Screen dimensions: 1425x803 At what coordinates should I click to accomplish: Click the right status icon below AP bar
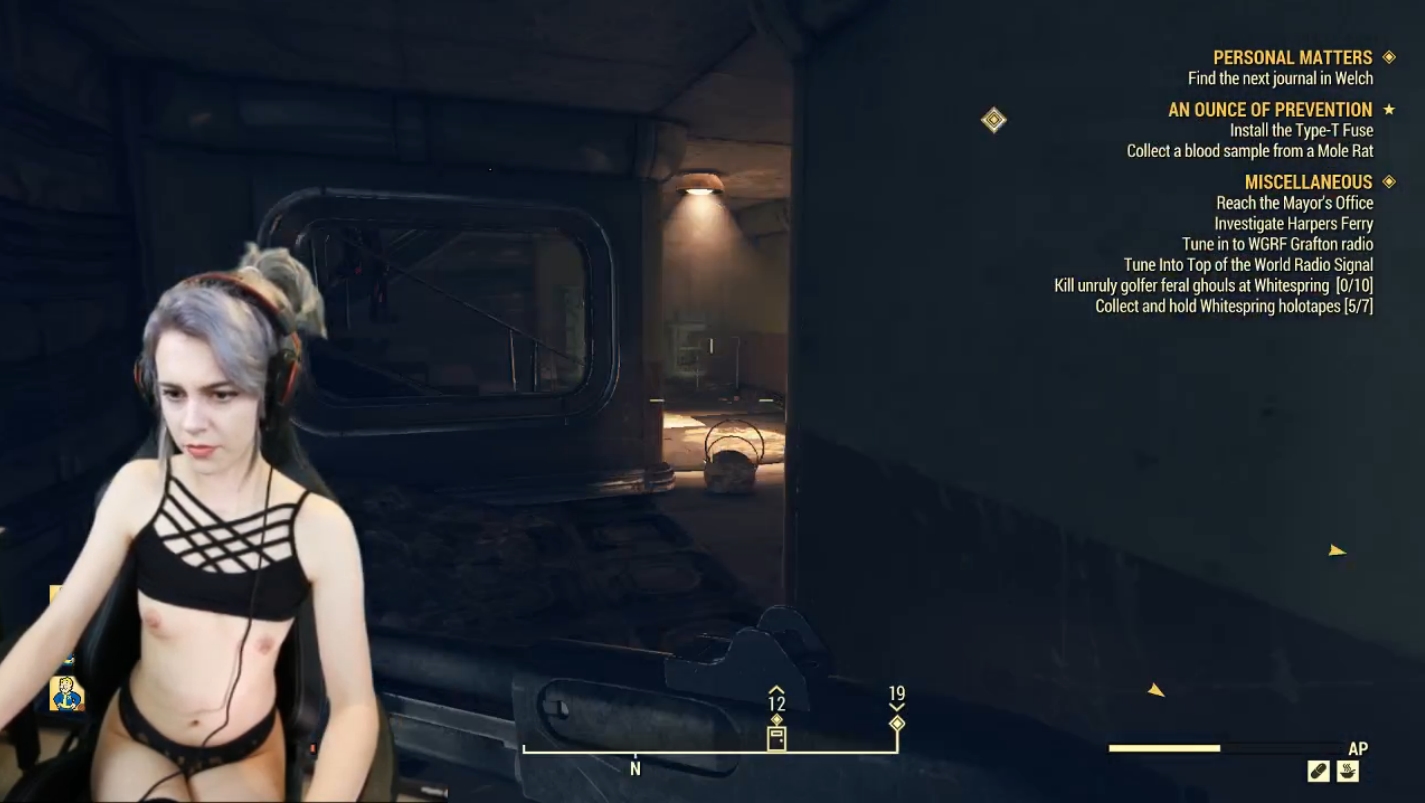click(1347, 771)
